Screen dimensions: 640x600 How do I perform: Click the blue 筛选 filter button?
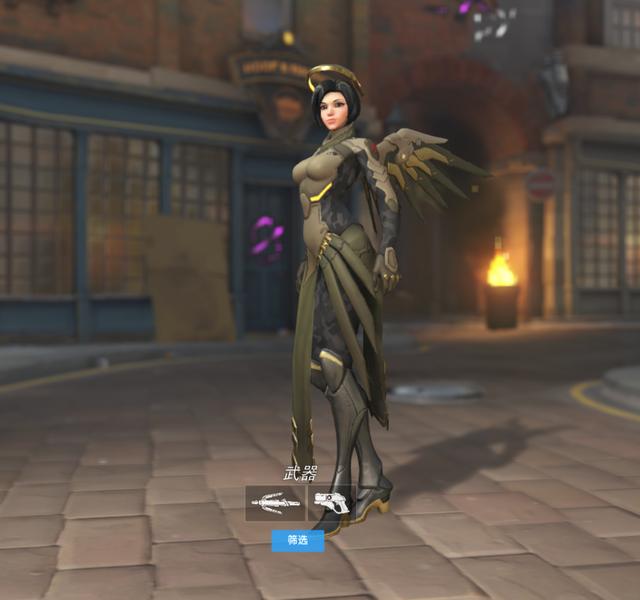298,540
